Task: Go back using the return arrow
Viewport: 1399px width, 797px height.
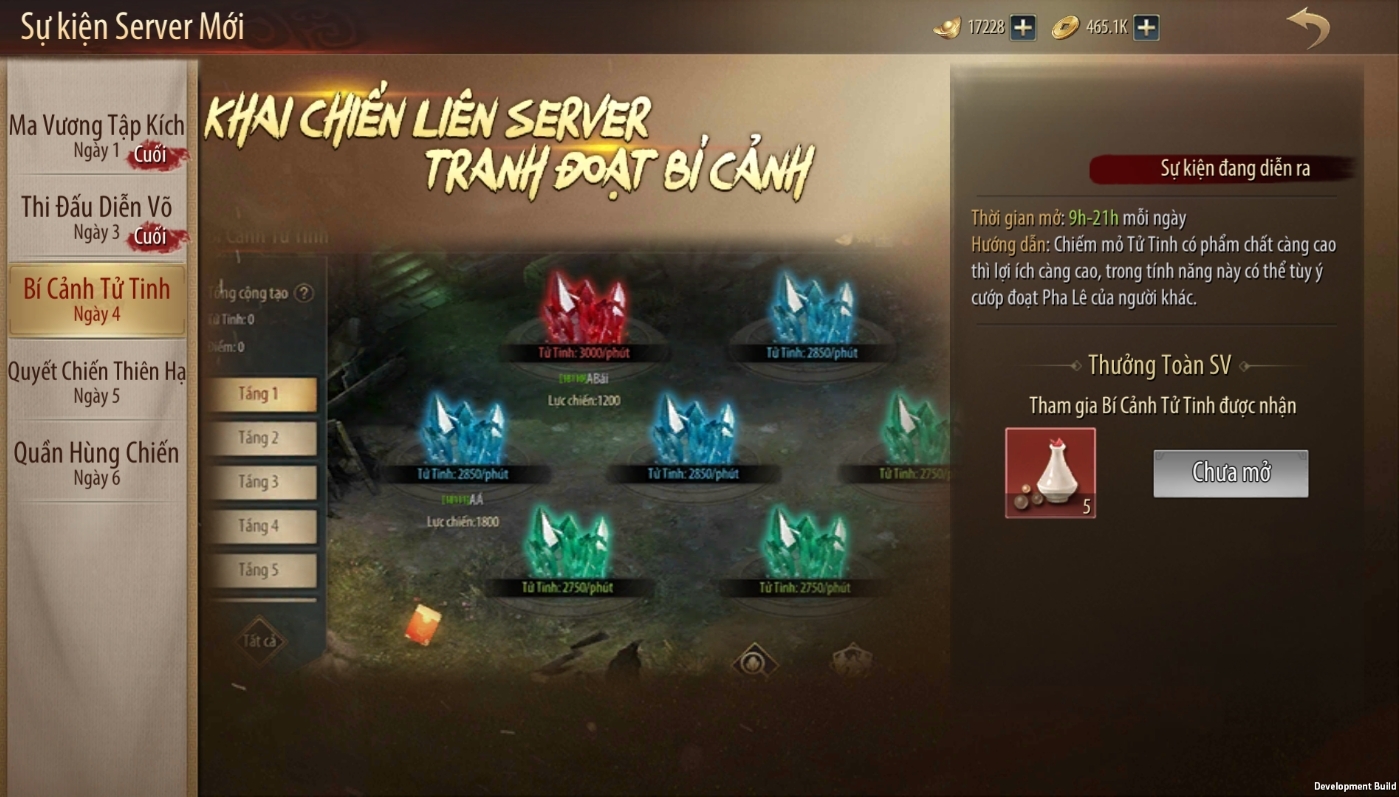Action: [1307, 28]
